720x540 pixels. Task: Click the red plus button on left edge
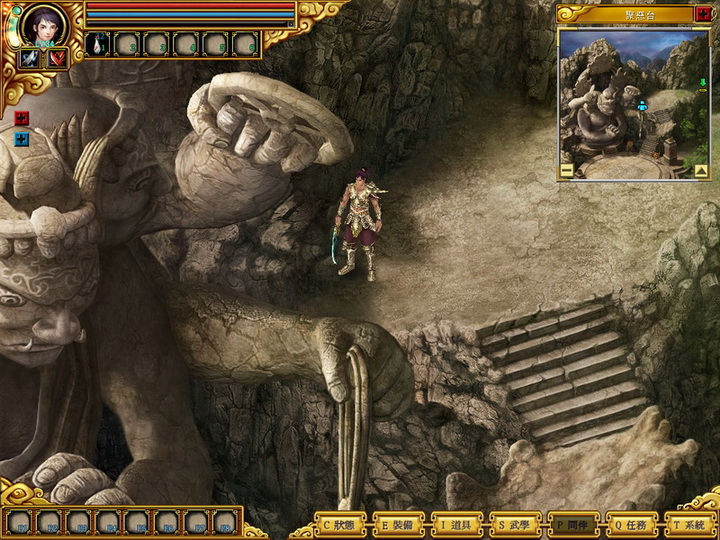(x=22, y=118)
